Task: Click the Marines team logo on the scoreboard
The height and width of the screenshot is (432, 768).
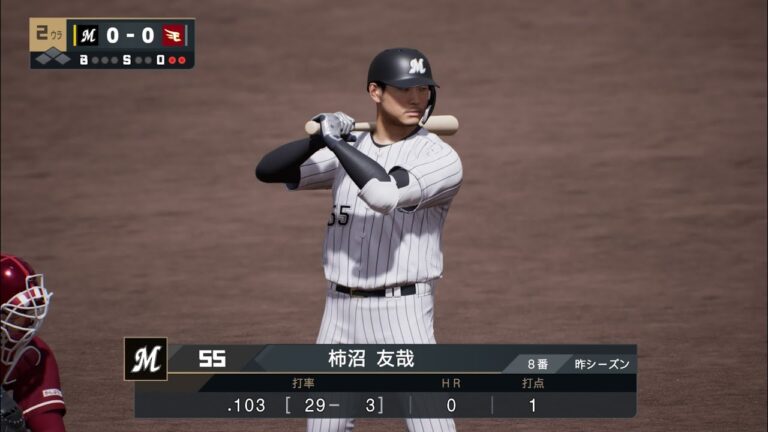Action: (89, 35)
